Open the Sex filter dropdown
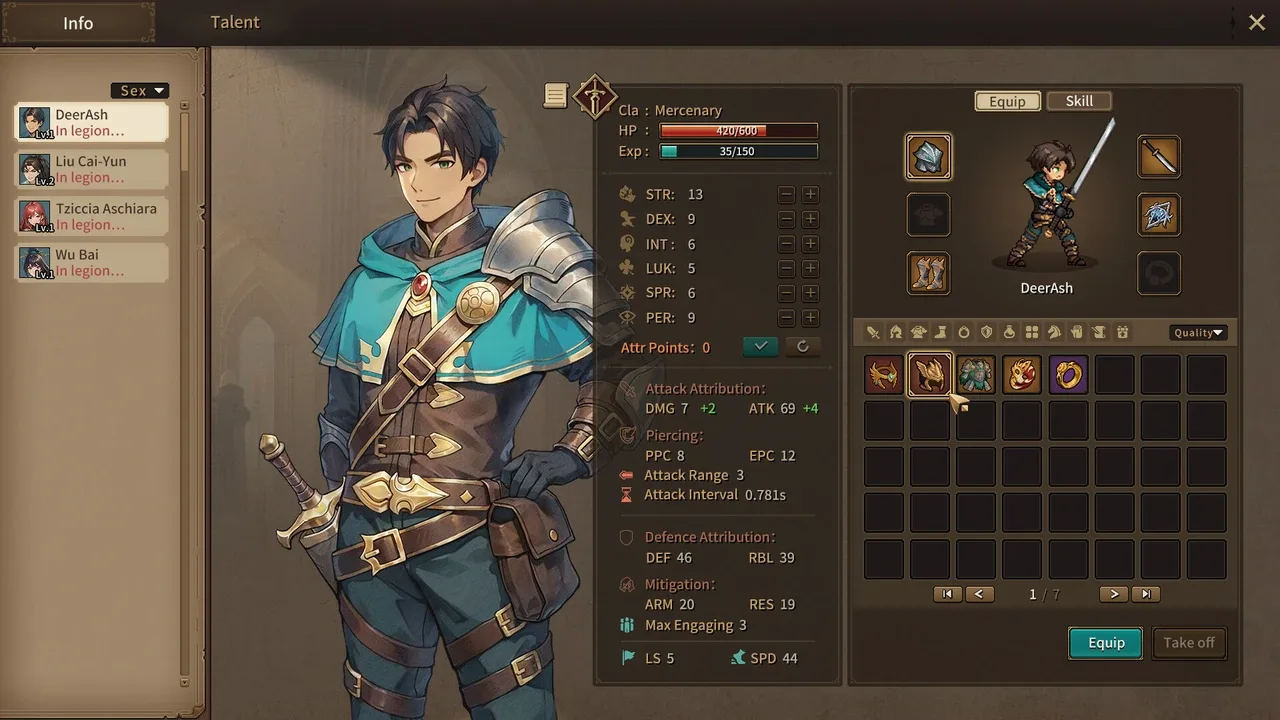1280x720 pixels. (139, 90)
